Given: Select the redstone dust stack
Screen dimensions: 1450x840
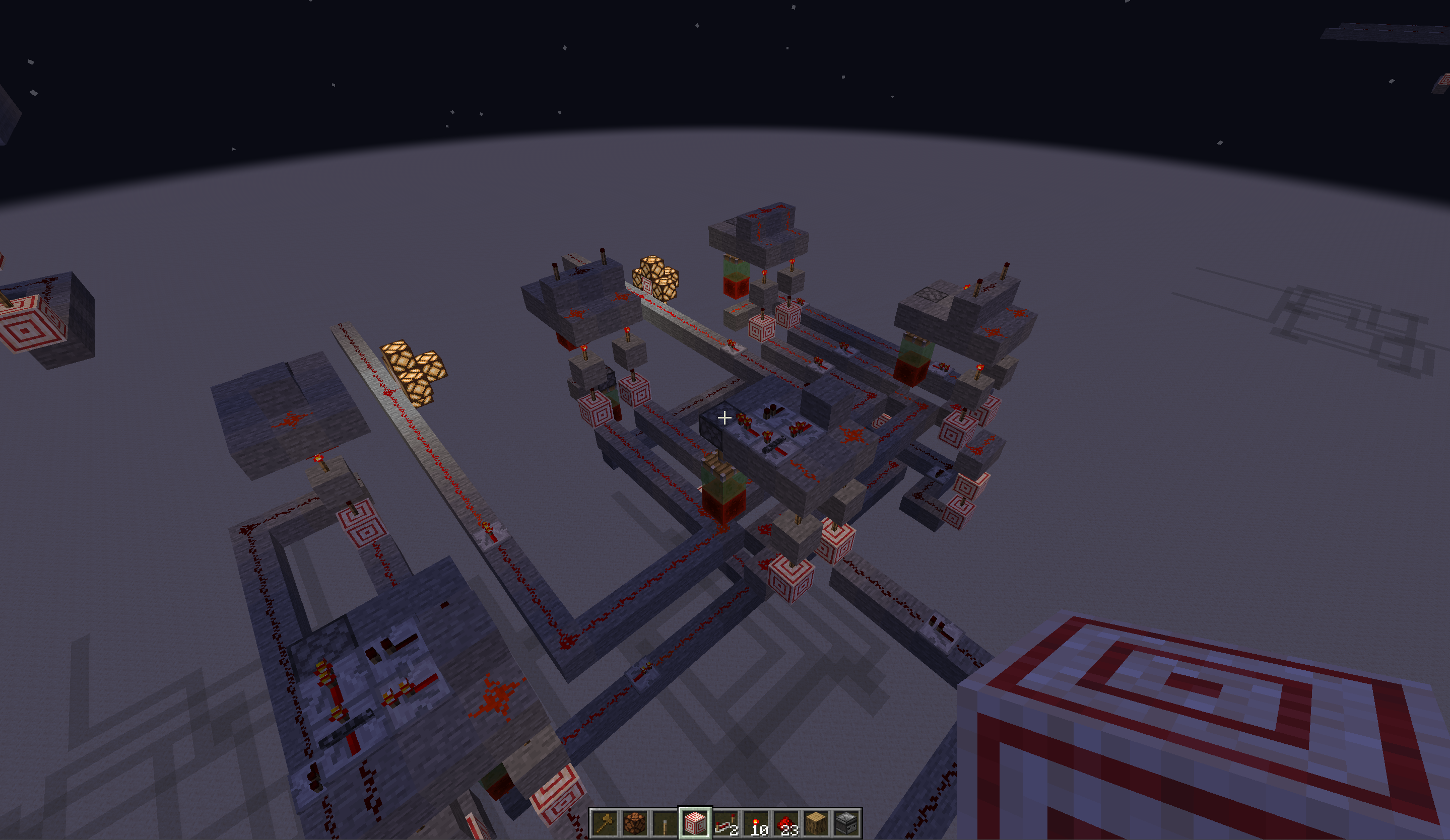Looking at the screenshot, I should [x=786, y=823].
